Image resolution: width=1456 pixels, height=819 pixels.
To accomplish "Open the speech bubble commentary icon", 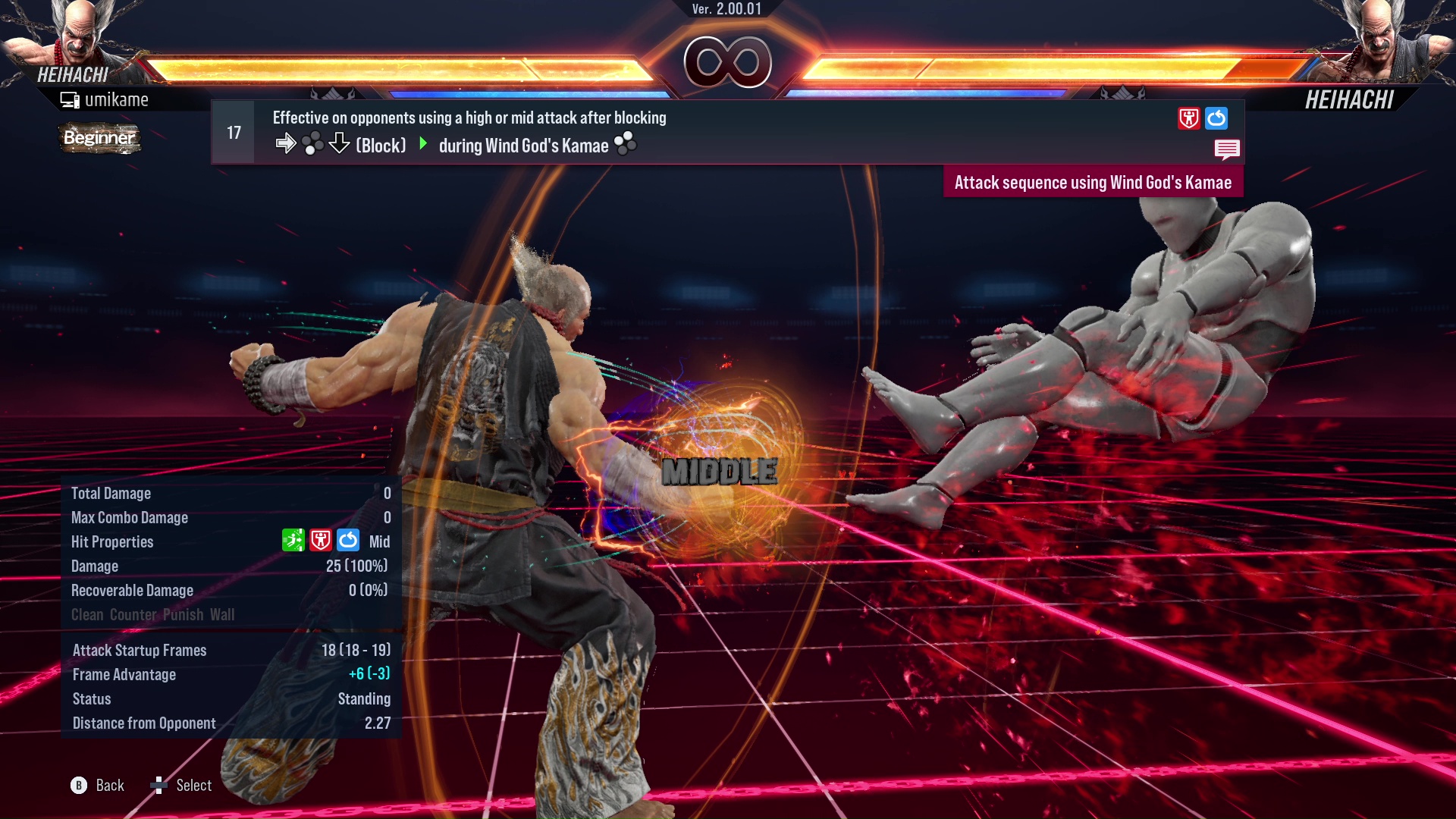I will coord(1228,149).
